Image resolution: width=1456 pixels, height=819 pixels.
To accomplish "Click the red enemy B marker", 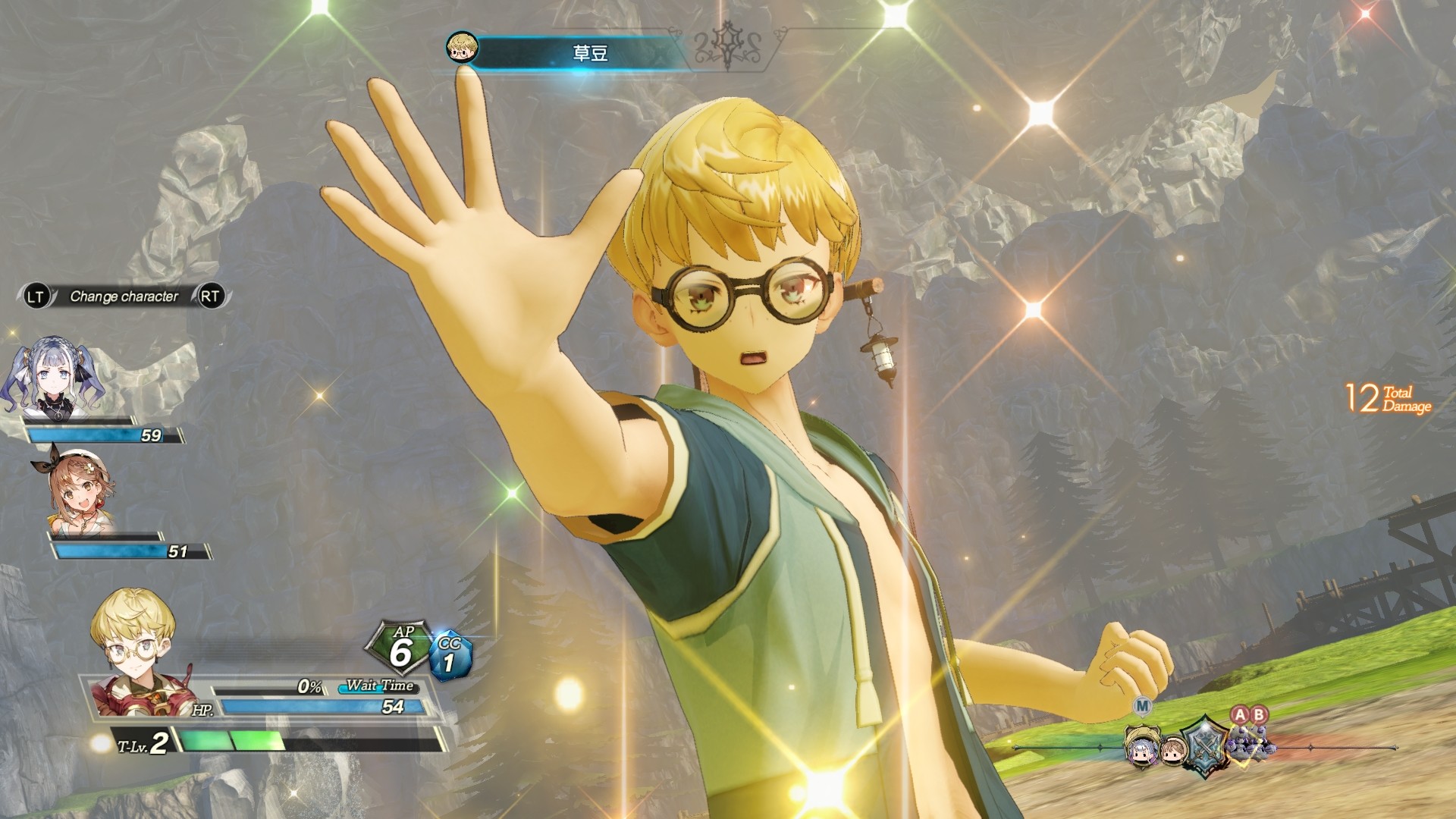I will point(1259,714).
